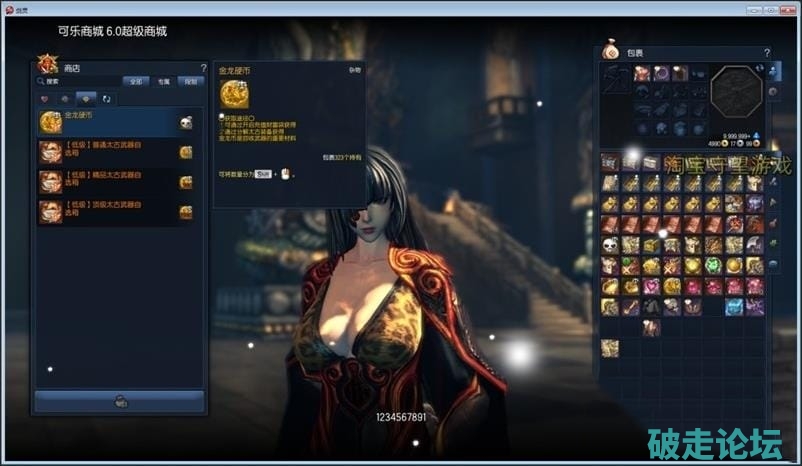The width and height of the screenshot is (802, 466).
Task: Select the skull item in the bag
Action: click(609, 245)
